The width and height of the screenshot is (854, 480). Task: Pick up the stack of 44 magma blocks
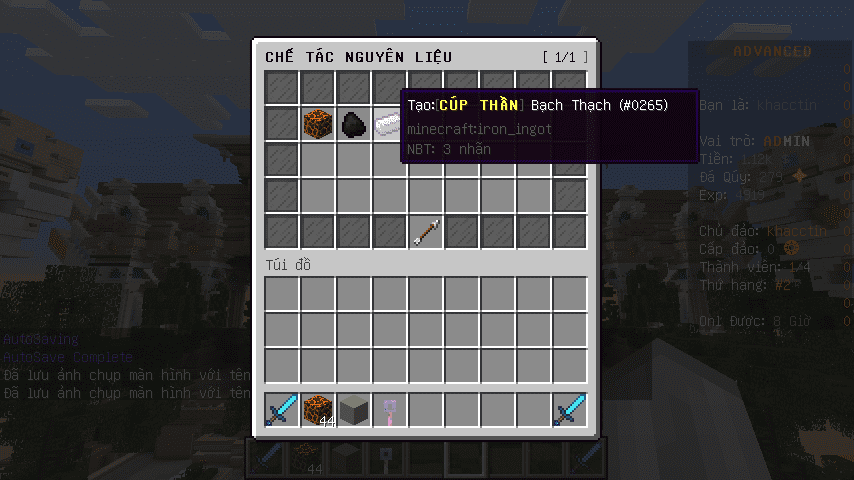tap(318, 409)
